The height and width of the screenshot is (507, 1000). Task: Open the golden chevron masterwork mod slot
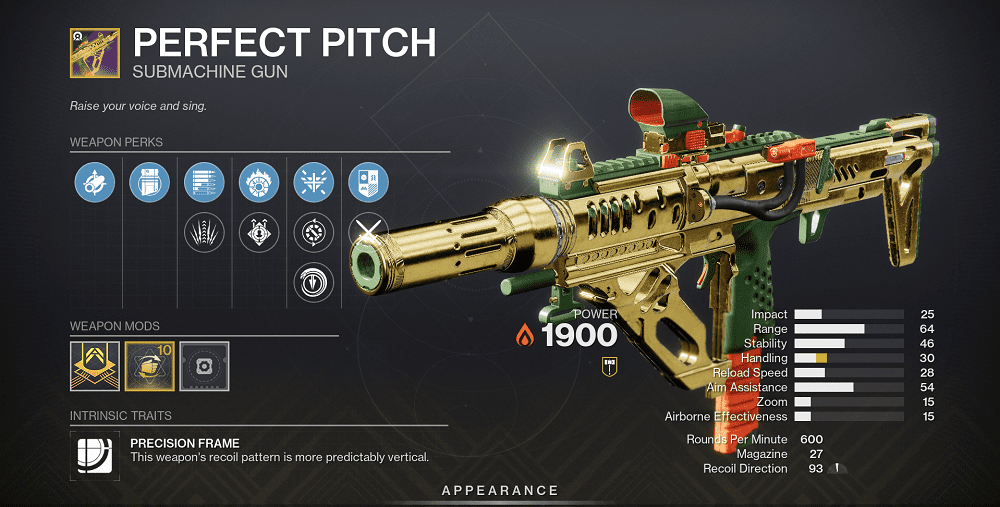[x=95, y=366]
